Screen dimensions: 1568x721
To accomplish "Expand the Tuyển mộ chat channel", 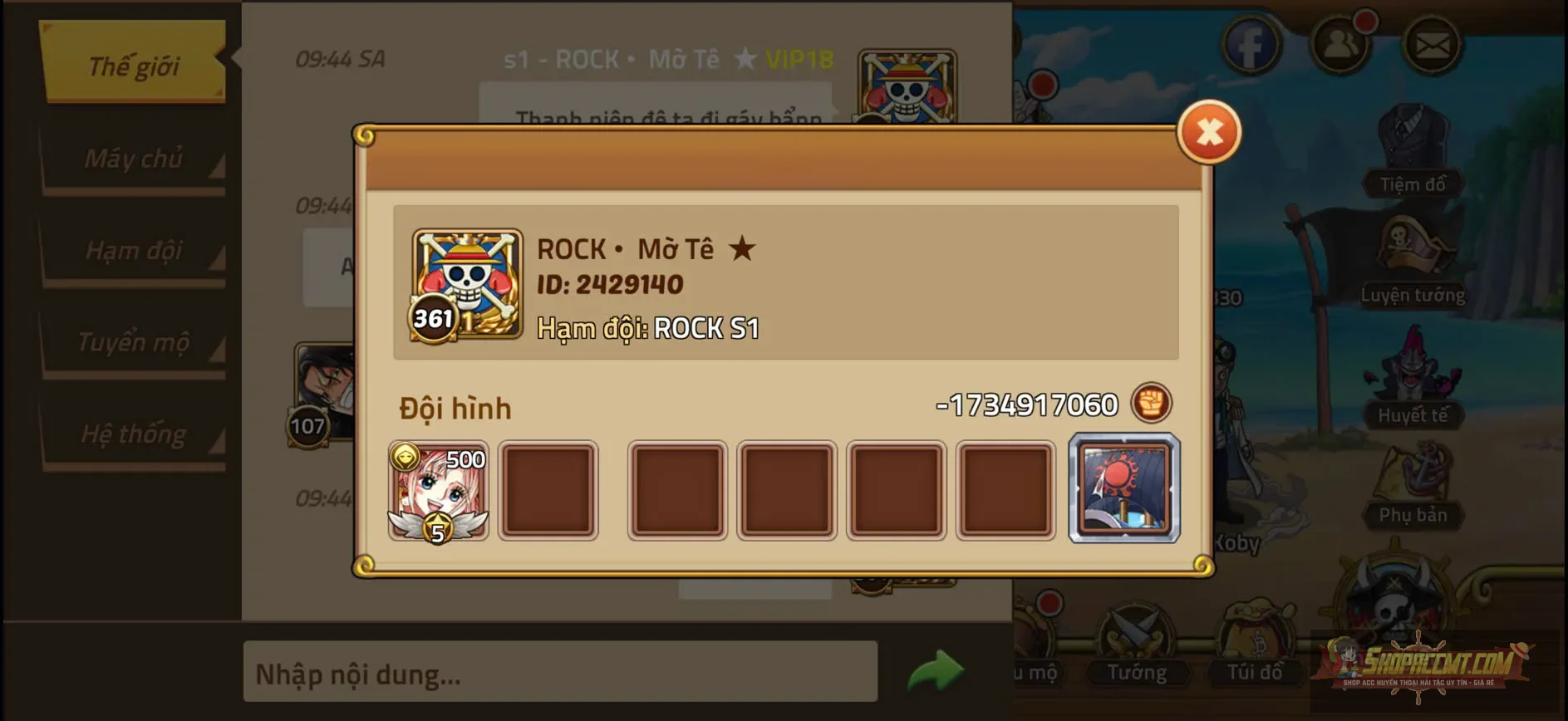I will click(x=133, y=342).
